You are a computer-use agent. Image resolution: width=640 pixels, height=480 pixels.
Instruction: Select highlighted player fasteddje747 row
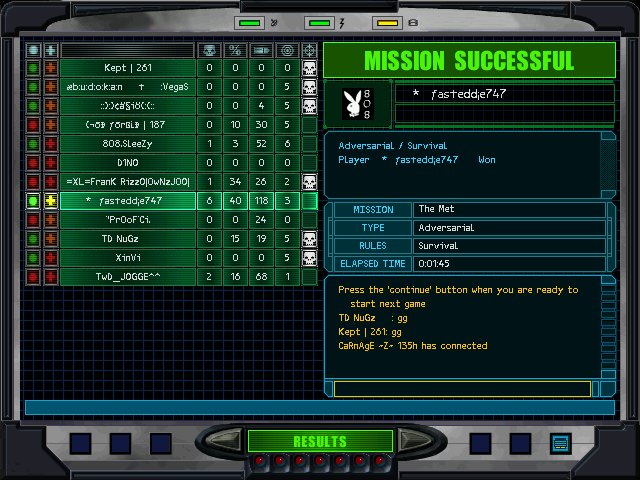coord(128,200)
